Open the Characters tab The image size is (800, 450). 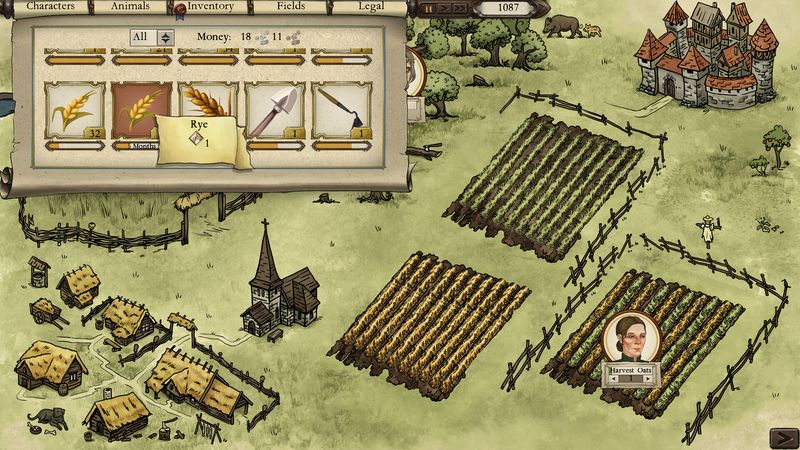pos(48,6)
